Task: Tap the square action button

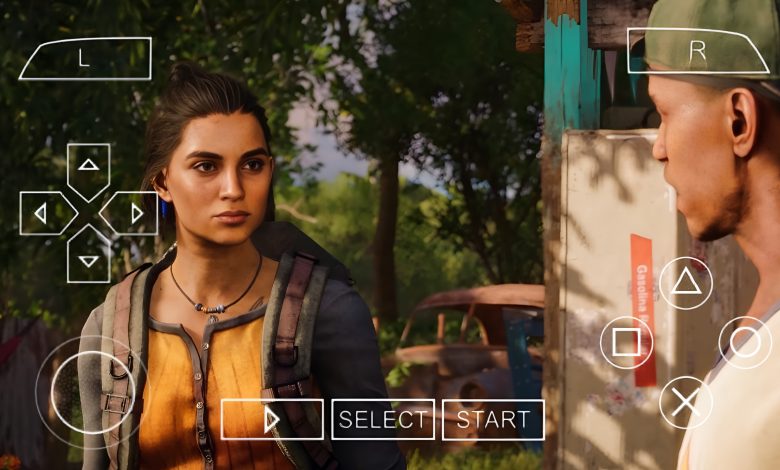Action: tap(626, 343)
